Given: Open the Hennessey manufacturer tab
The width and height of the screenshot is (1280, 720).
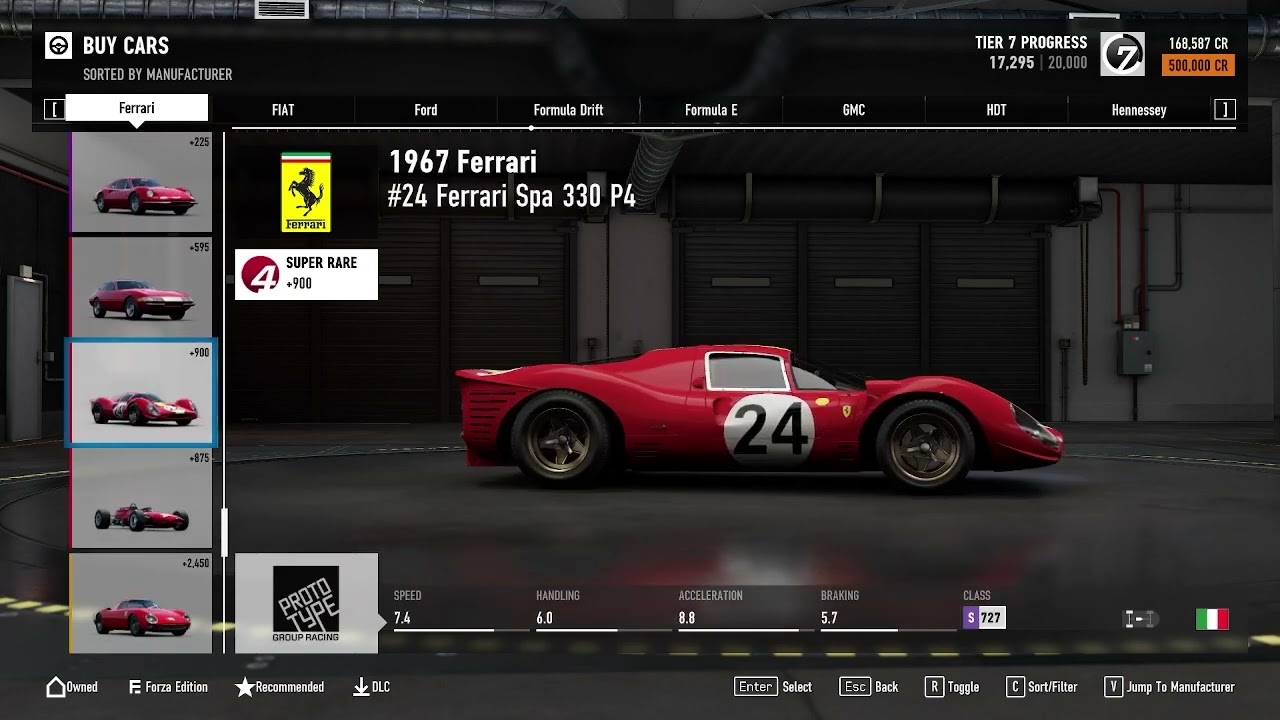Looking at the screenshot, I should pyautogui.click(x=1139, y=110).
